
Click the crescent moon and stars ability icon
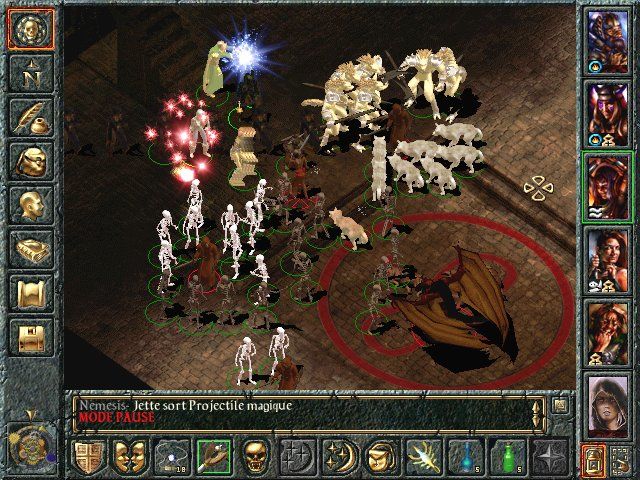(x=339, y=458)
